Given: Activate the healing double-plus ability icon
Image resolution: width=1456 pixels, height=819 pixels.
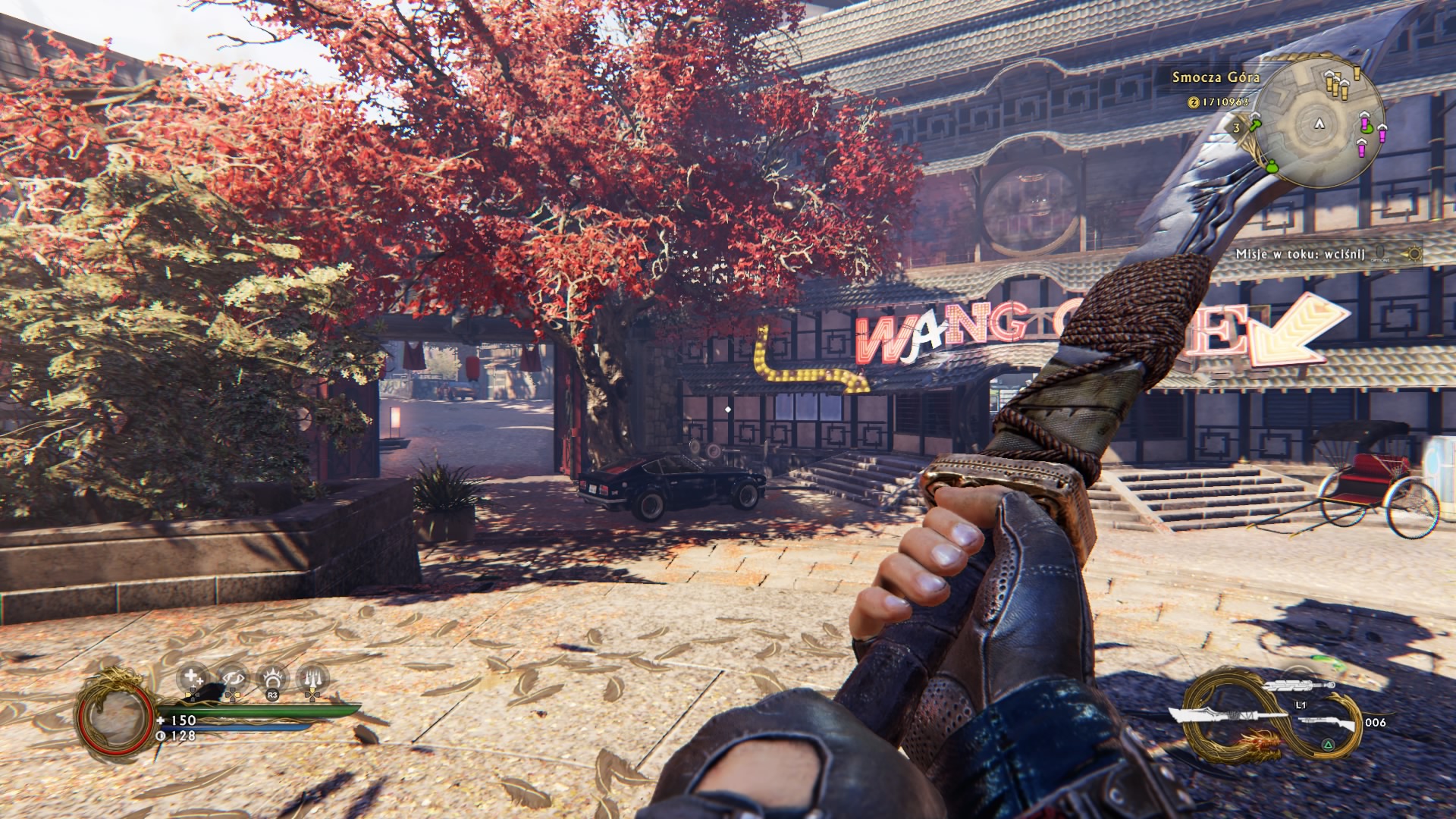Looking at the screenshot, I should [192, 677].
